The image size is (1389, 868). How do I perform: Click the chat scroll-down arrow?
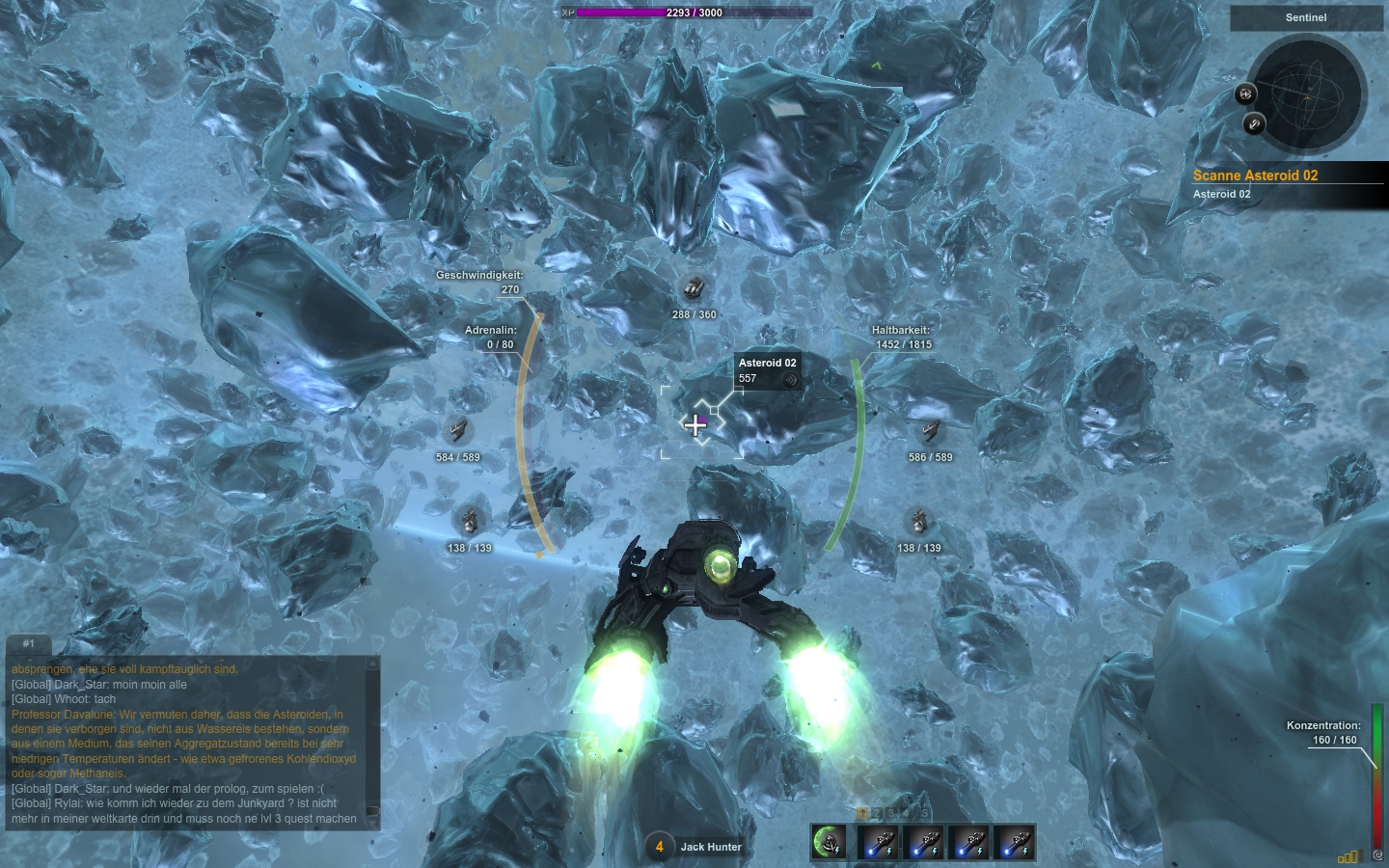(x=373, y=823)
